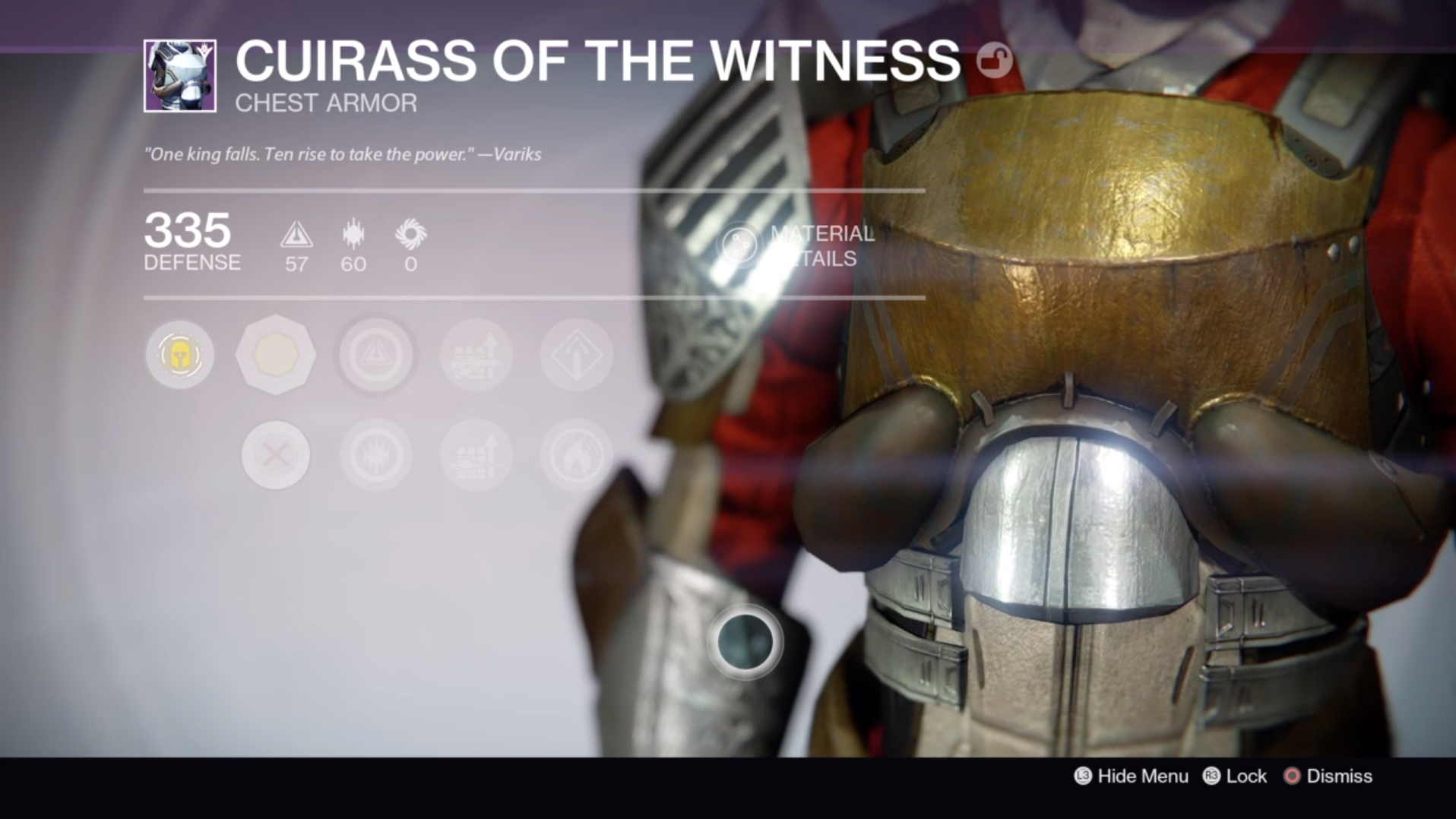The image size is (1456, 819).
Task: Click the Cuirass of the Witness item icon
Action: point(180,76)
